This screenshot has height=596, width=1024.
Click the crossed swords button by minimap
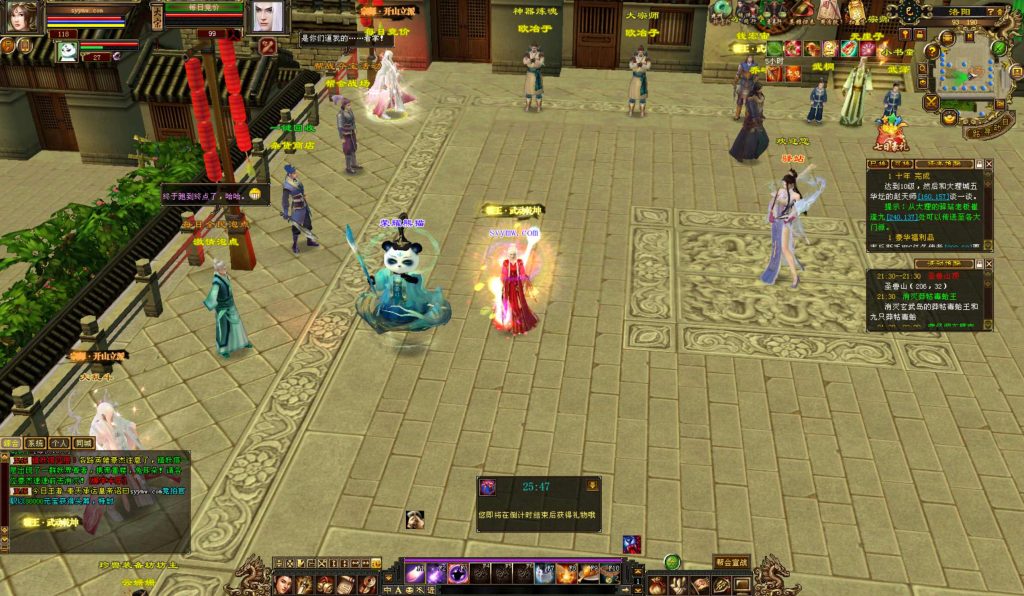click(x=931, y=102)
